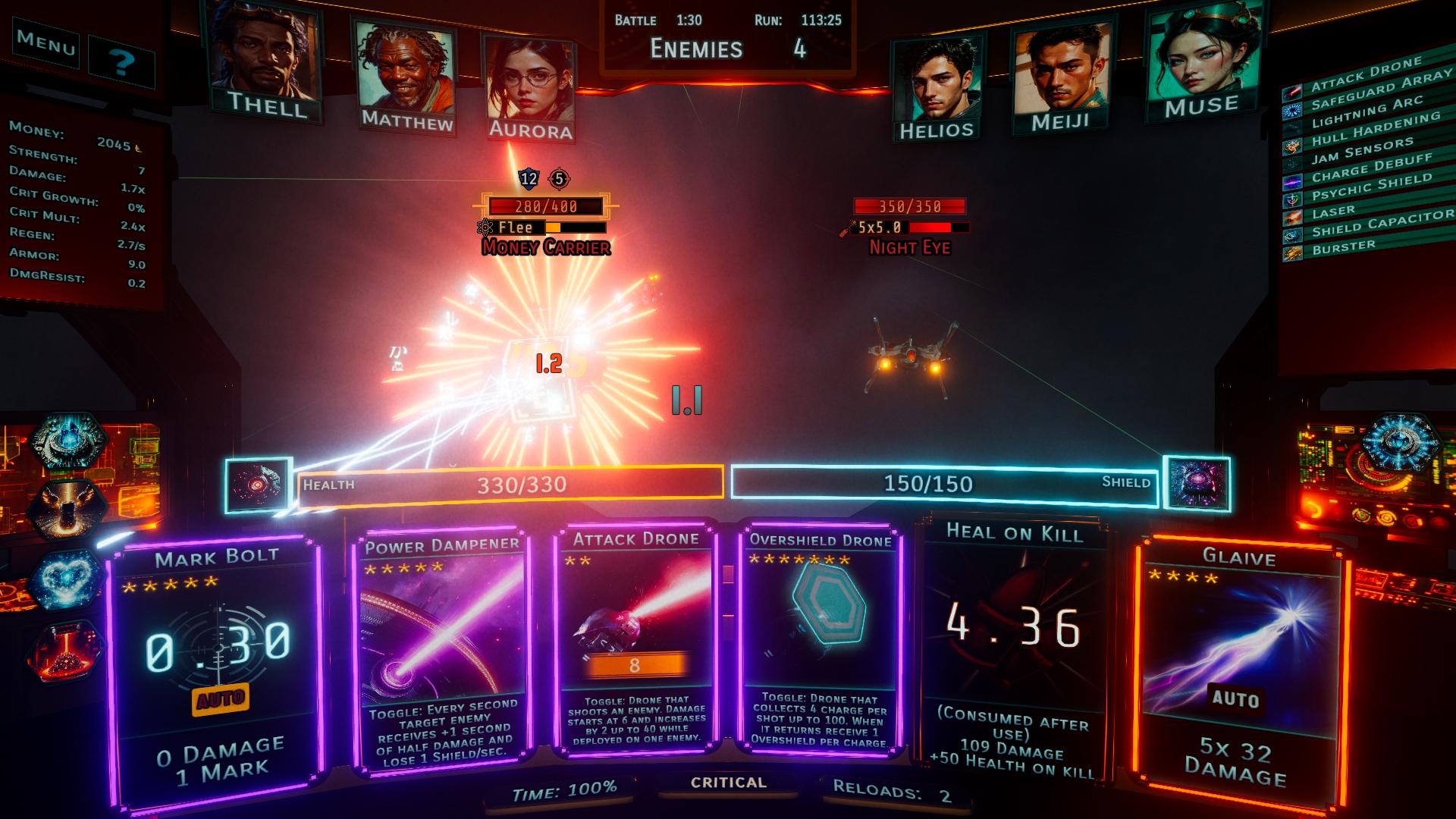Click the icon beside the Health bar

[x=258, y=485]
